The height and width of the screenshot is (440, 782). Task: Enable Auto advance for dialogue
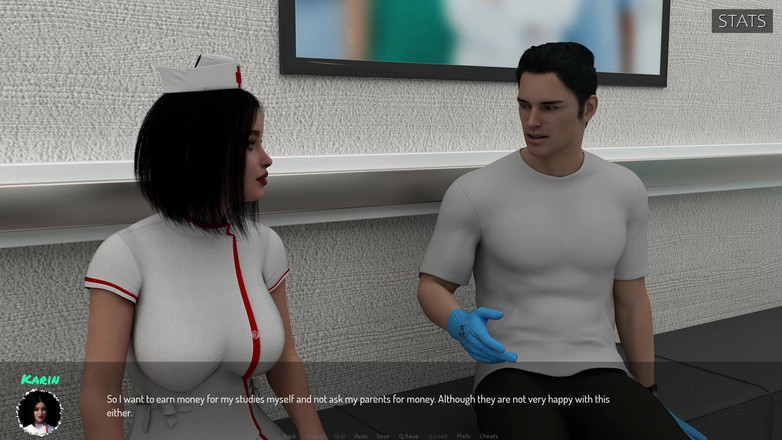[x=361, y=436]
